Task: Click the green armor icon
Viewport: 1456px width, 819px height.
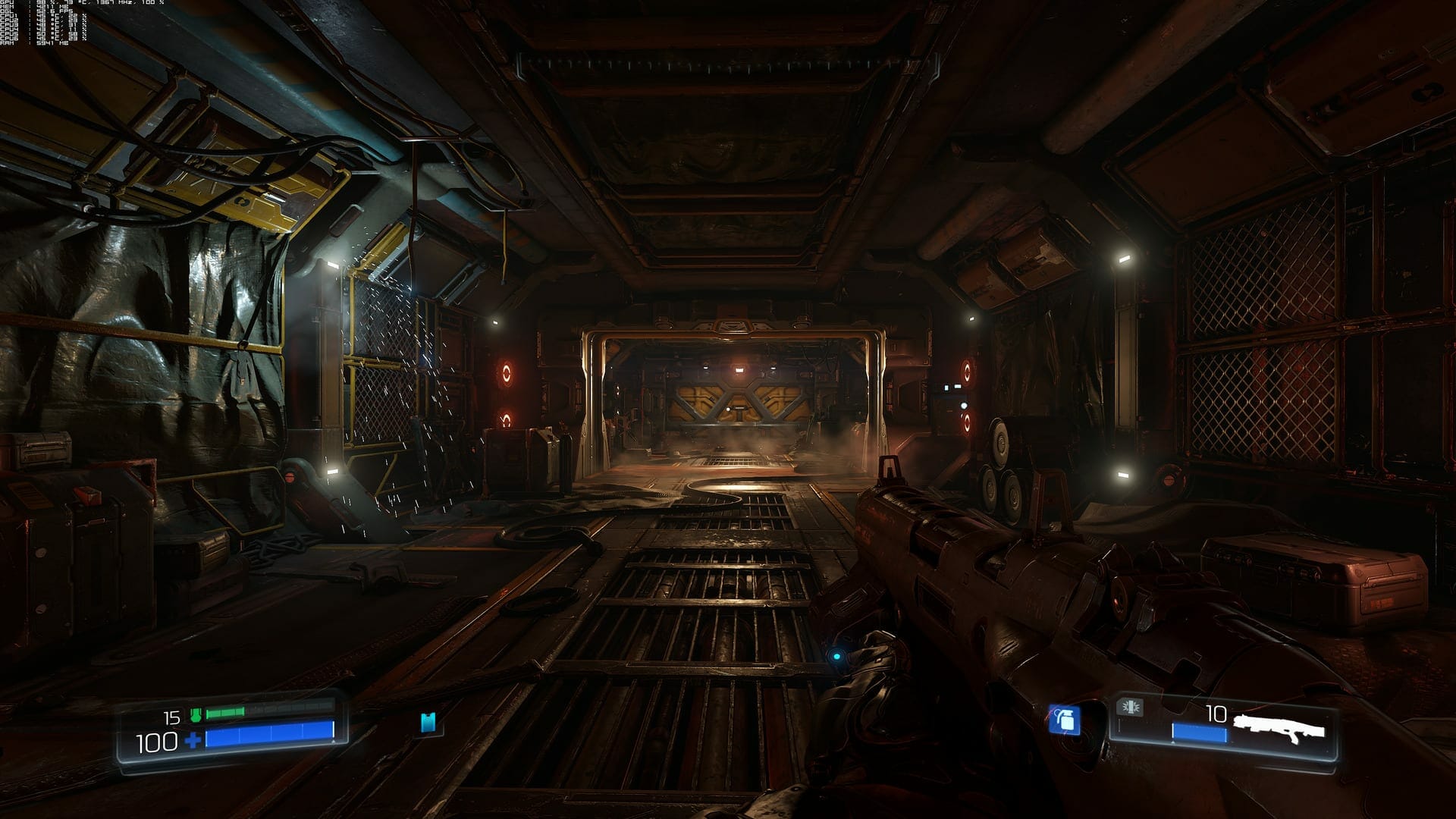Action: 196,714
